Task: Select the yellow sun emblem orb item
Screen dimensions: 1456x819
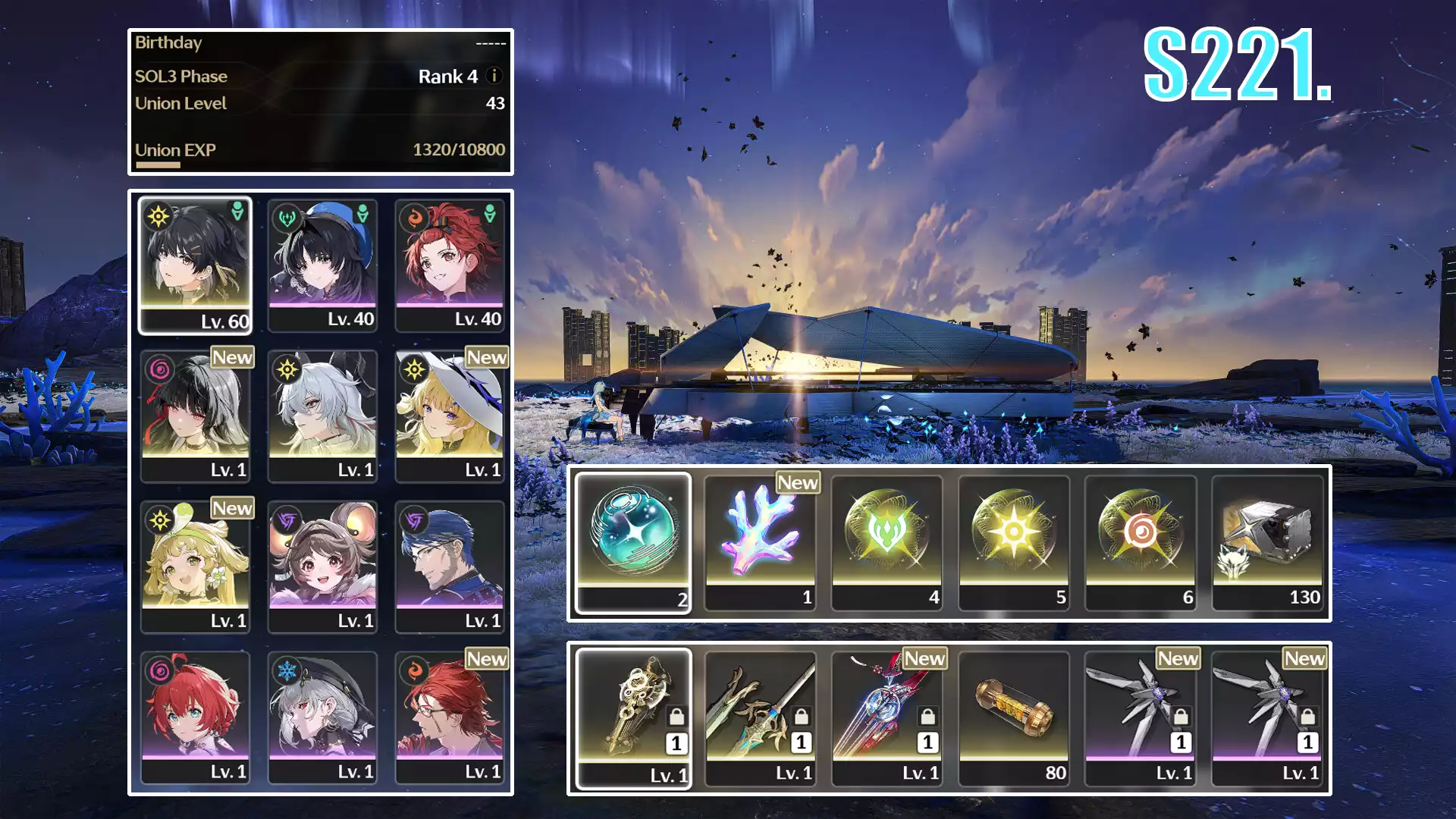Action: (x=1014, y=541)
